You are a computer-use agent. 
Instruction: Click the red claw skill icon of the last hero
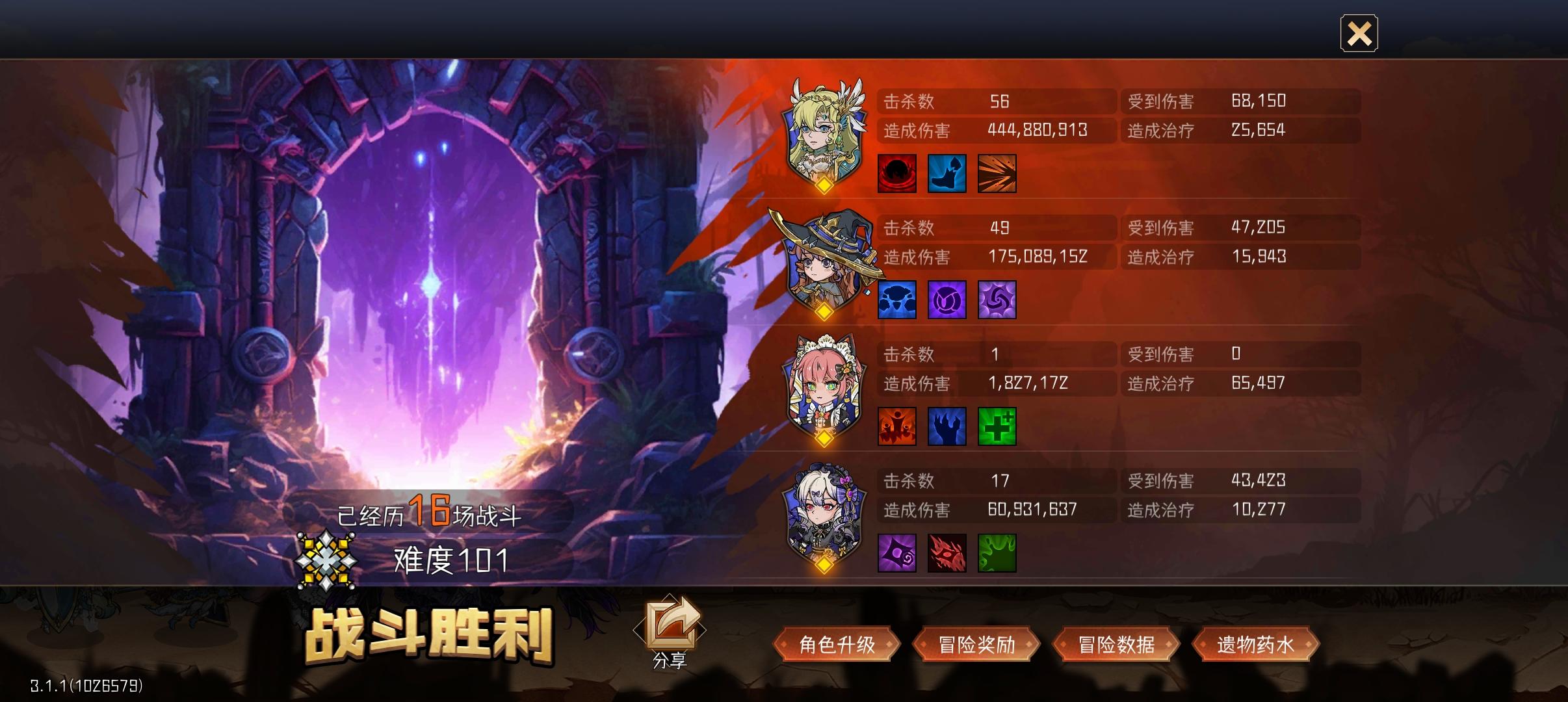pyautogui.click(x=948, y=552)
